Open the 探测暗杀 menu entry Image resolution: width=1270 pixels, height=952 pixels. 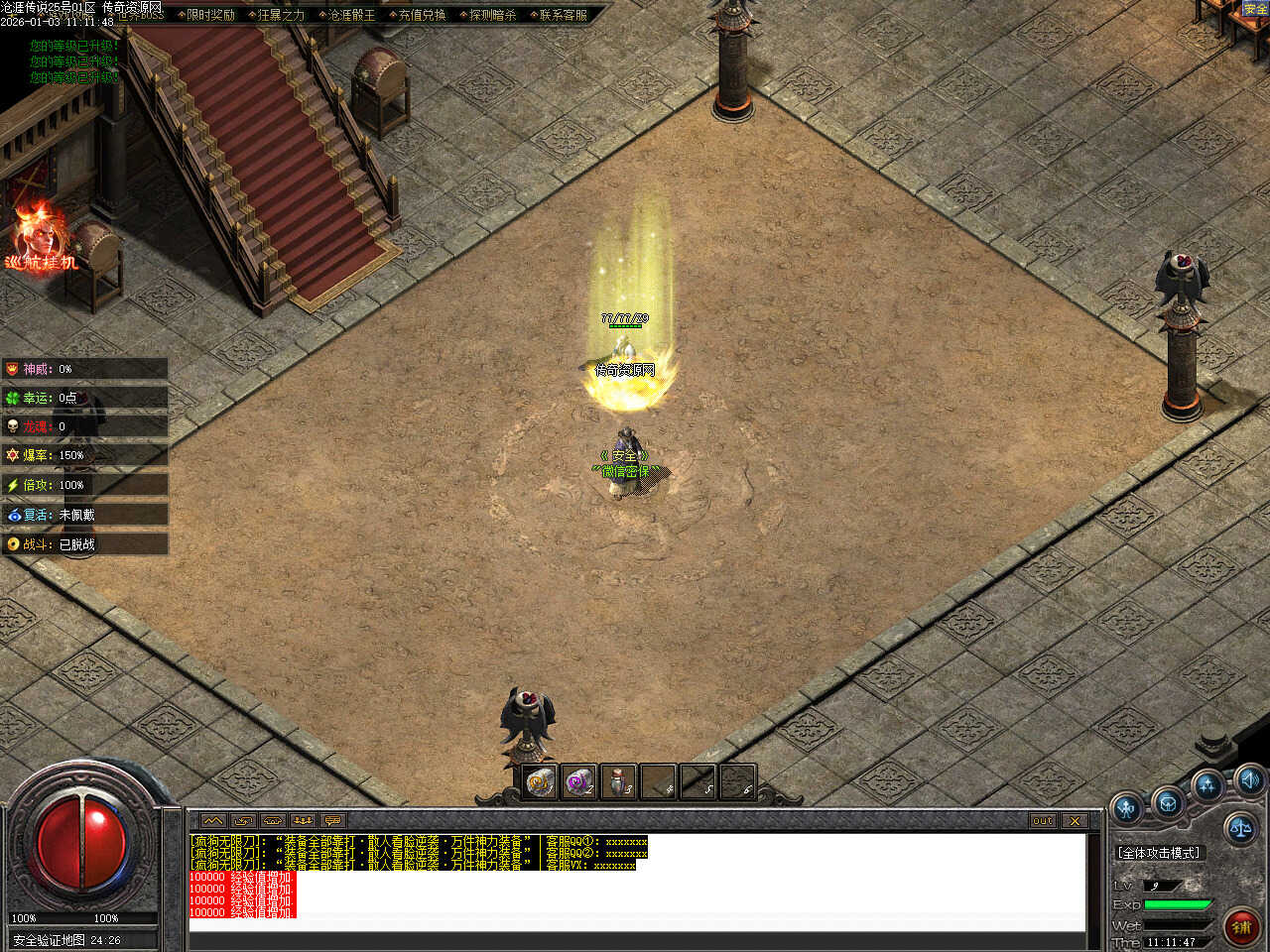[492, 15]
